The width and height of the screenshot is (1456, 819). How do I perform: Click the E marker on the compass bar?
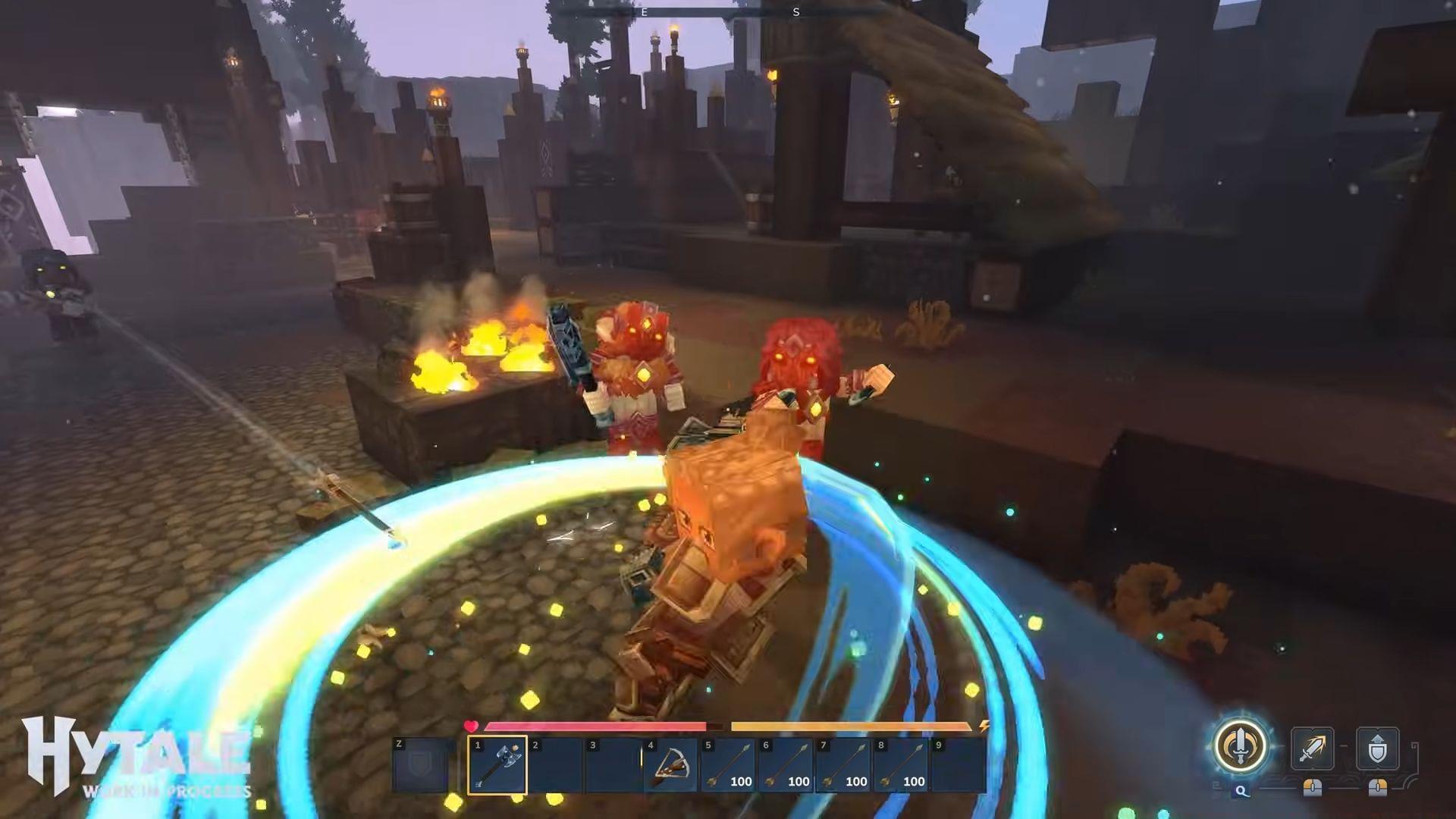pos(644,12)
